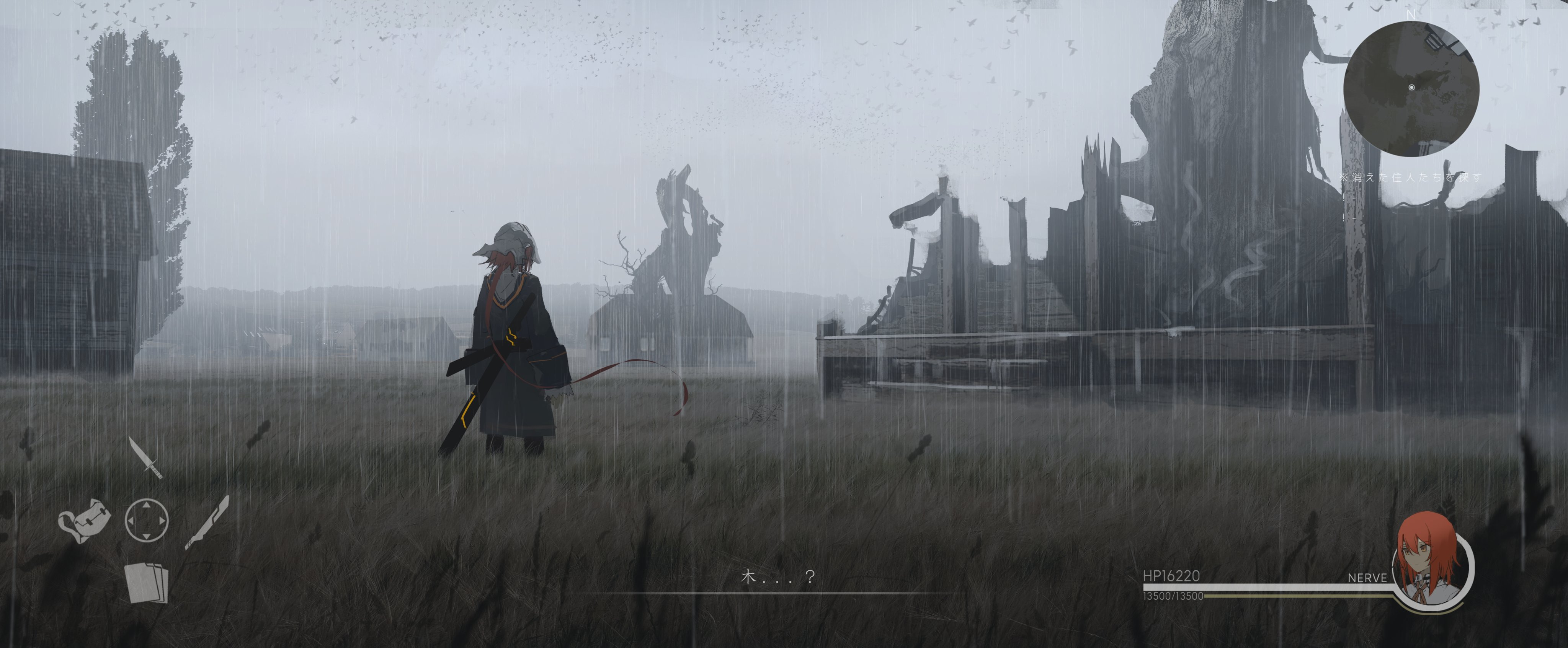Screen dimensions: 1568x648
Task: Select the dagger weapon icon
Action: (145, 458)
